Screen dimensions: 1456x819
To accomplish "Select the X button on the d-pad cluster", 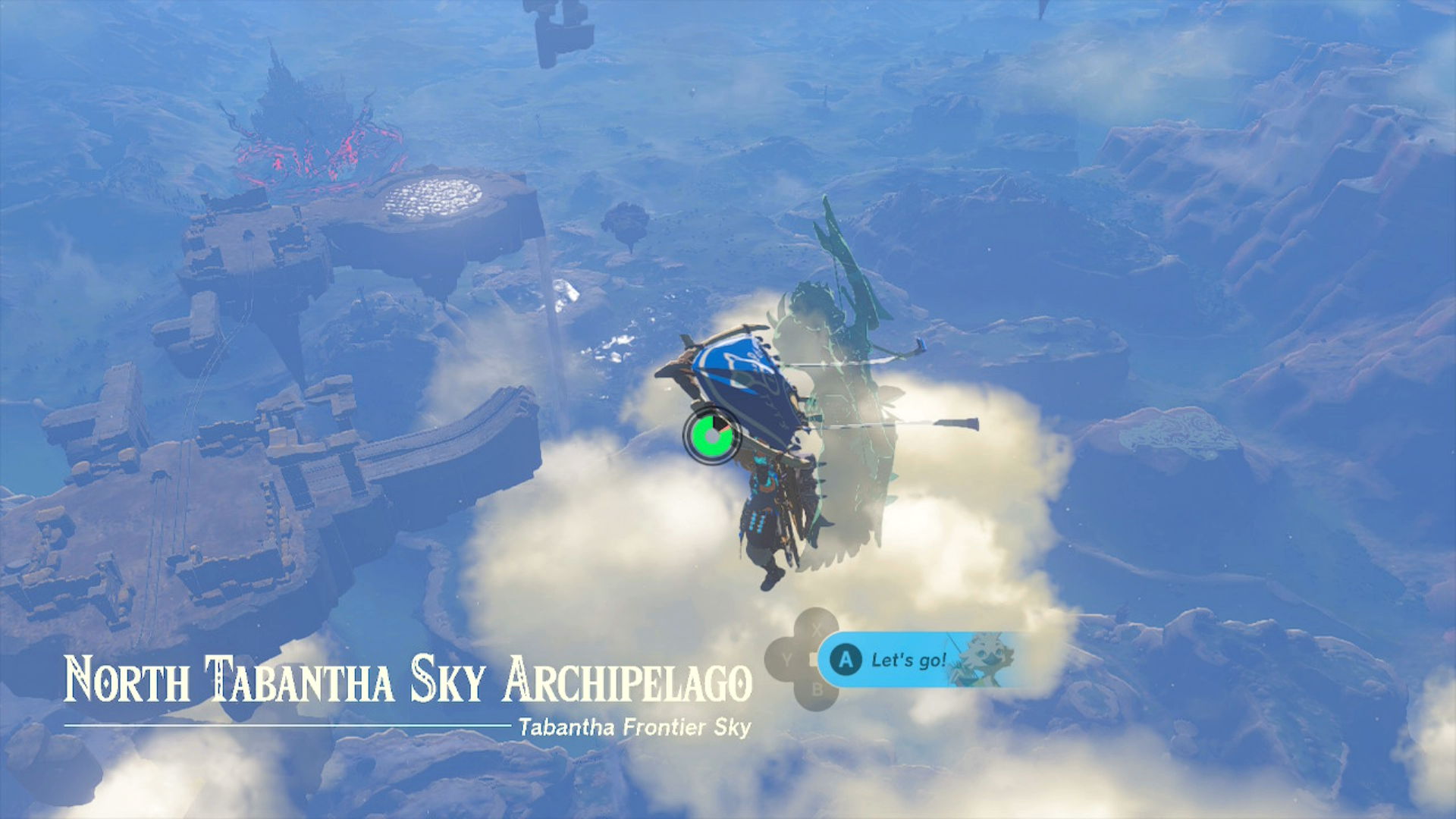I will pos(816,626).
